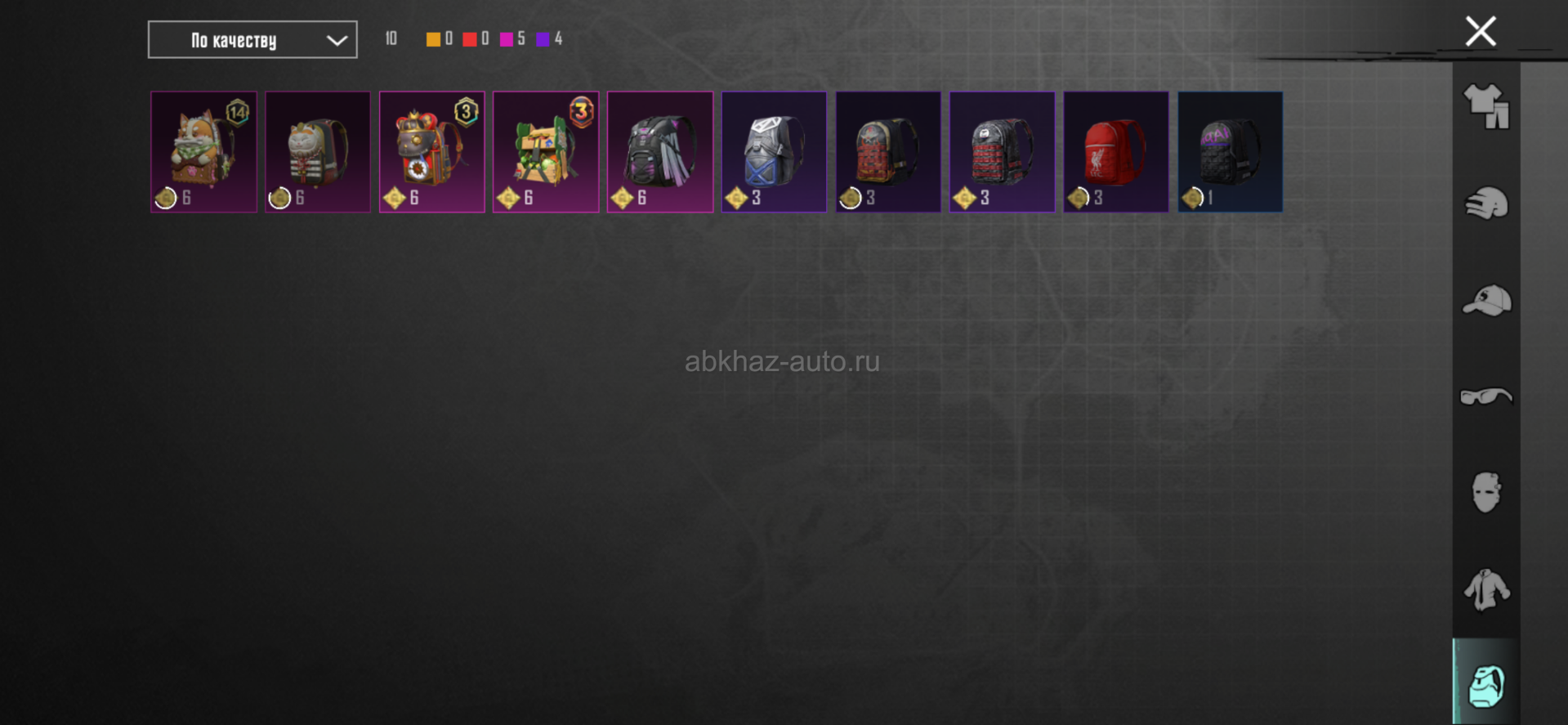
Task: Select the highlighted backpack category tab
Action: click(x=1486, y=684)
